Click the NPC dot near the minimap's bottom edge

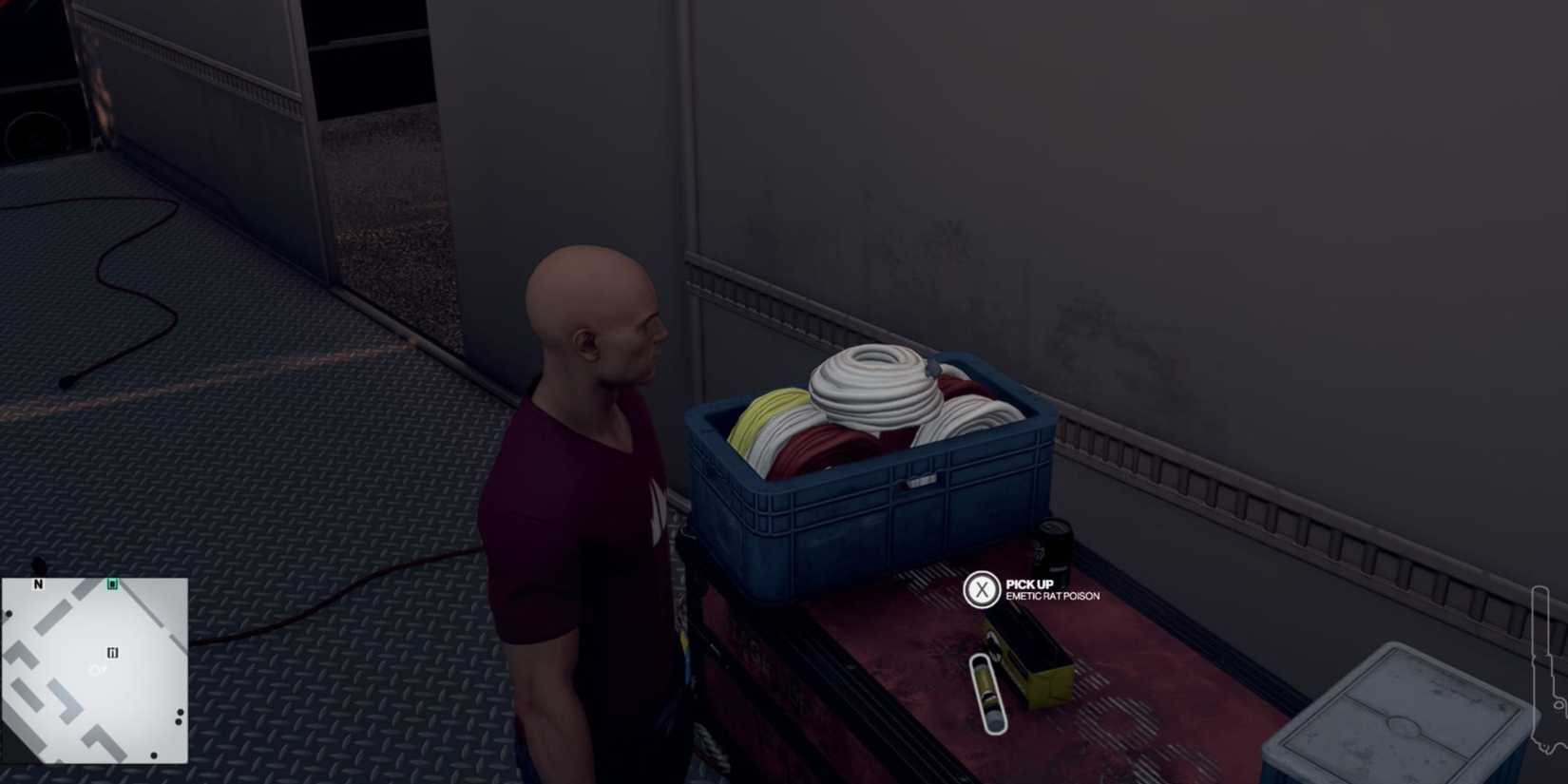[154, 755]
